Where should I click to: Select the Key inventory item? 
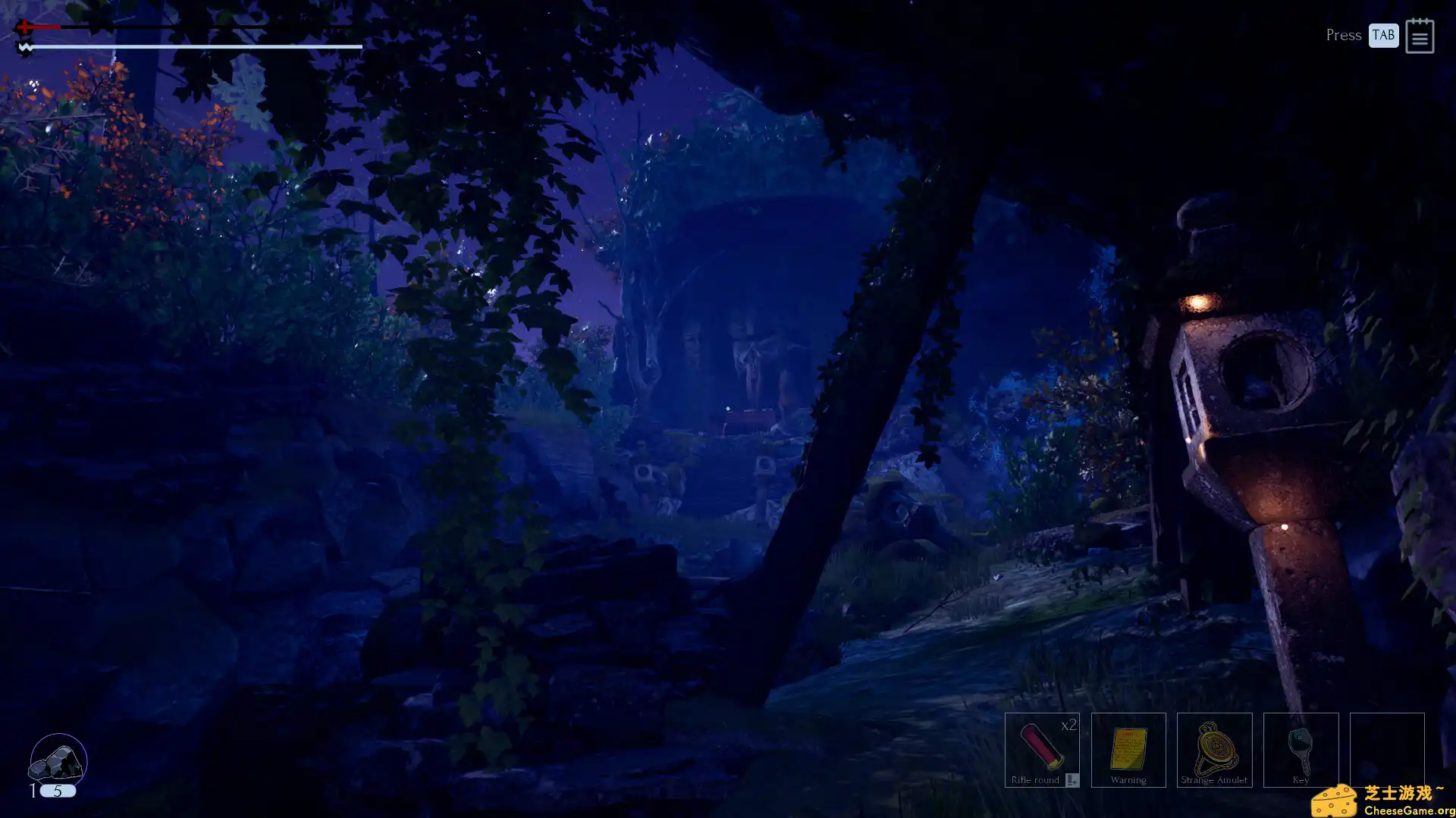point(1301,751)
